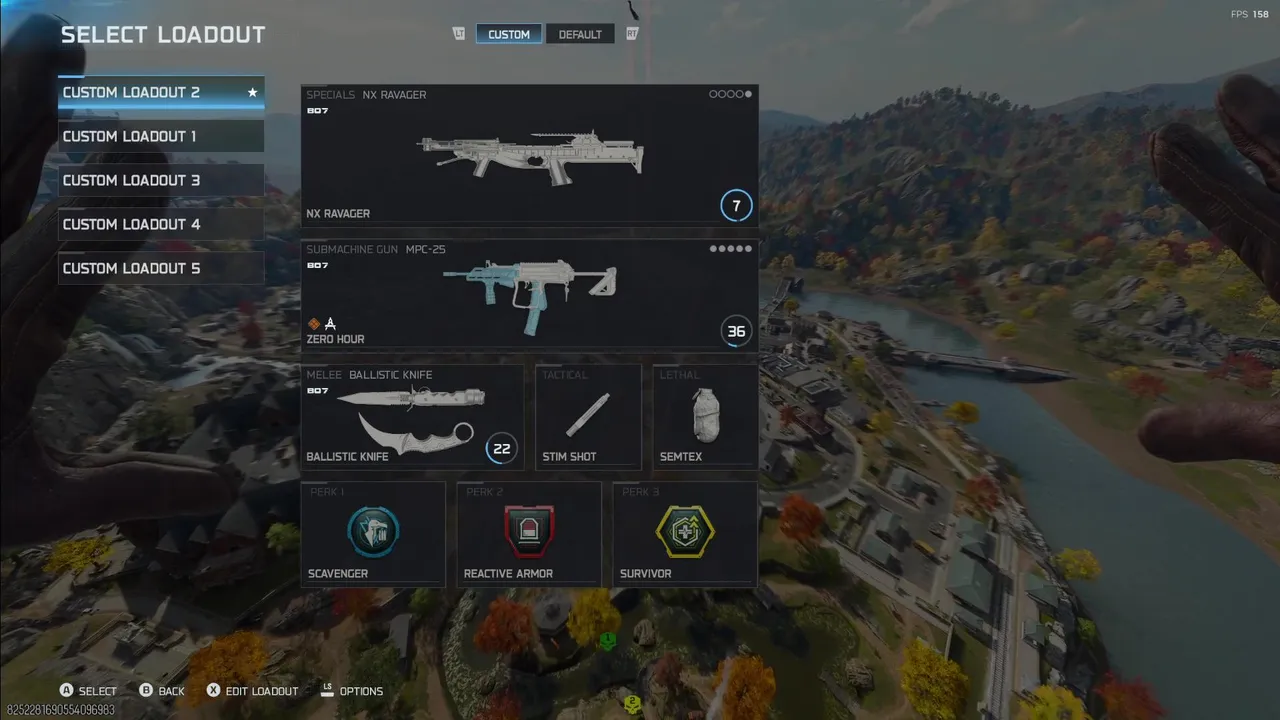Screen dimensions: 1280x720
Task: Choose the Stim Shot tactical slot
Action: click(x=588, y=416)
